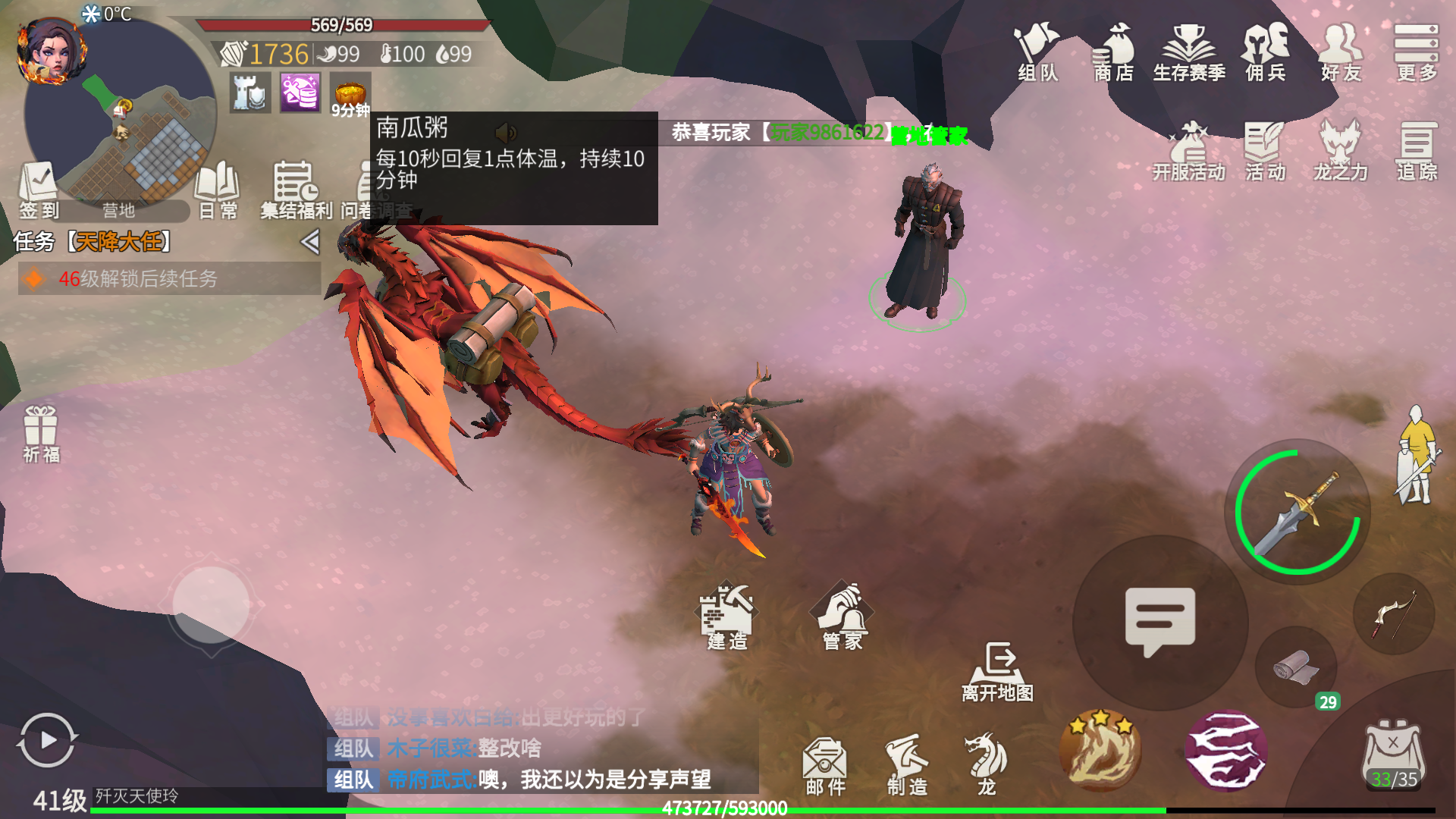
Task: Open the 好友 friends list
Action: coord(1341,52)
